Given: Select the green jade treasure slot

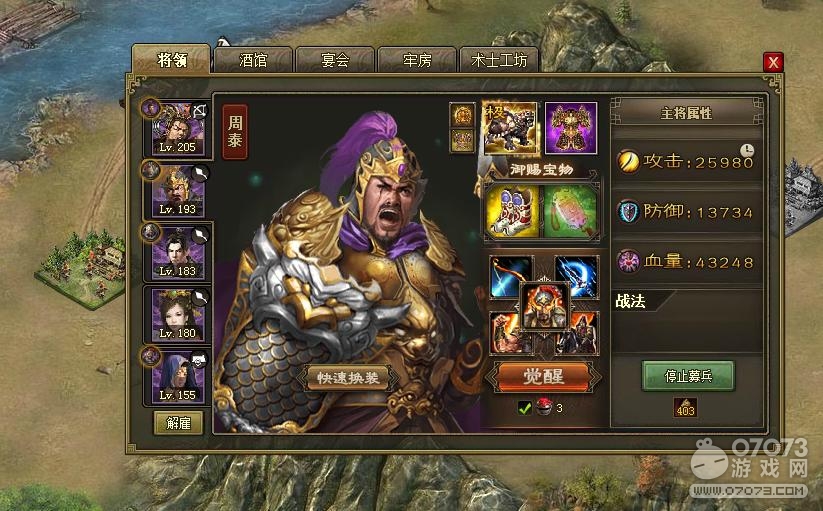Looking at the screenshot, I should point(570,211).
